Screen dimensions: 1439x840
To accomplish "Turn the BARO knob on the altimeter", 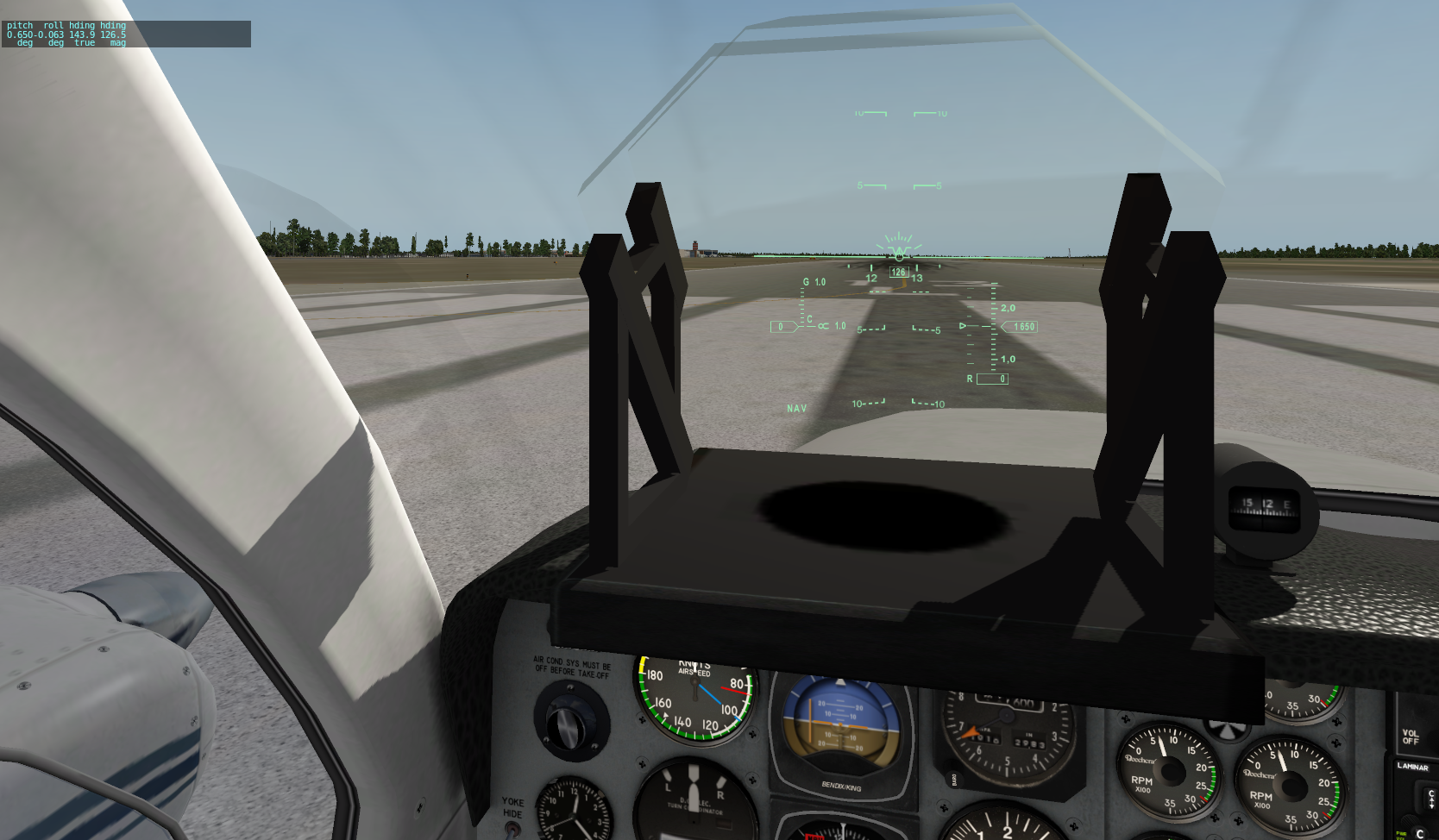I will click(956, 779).
